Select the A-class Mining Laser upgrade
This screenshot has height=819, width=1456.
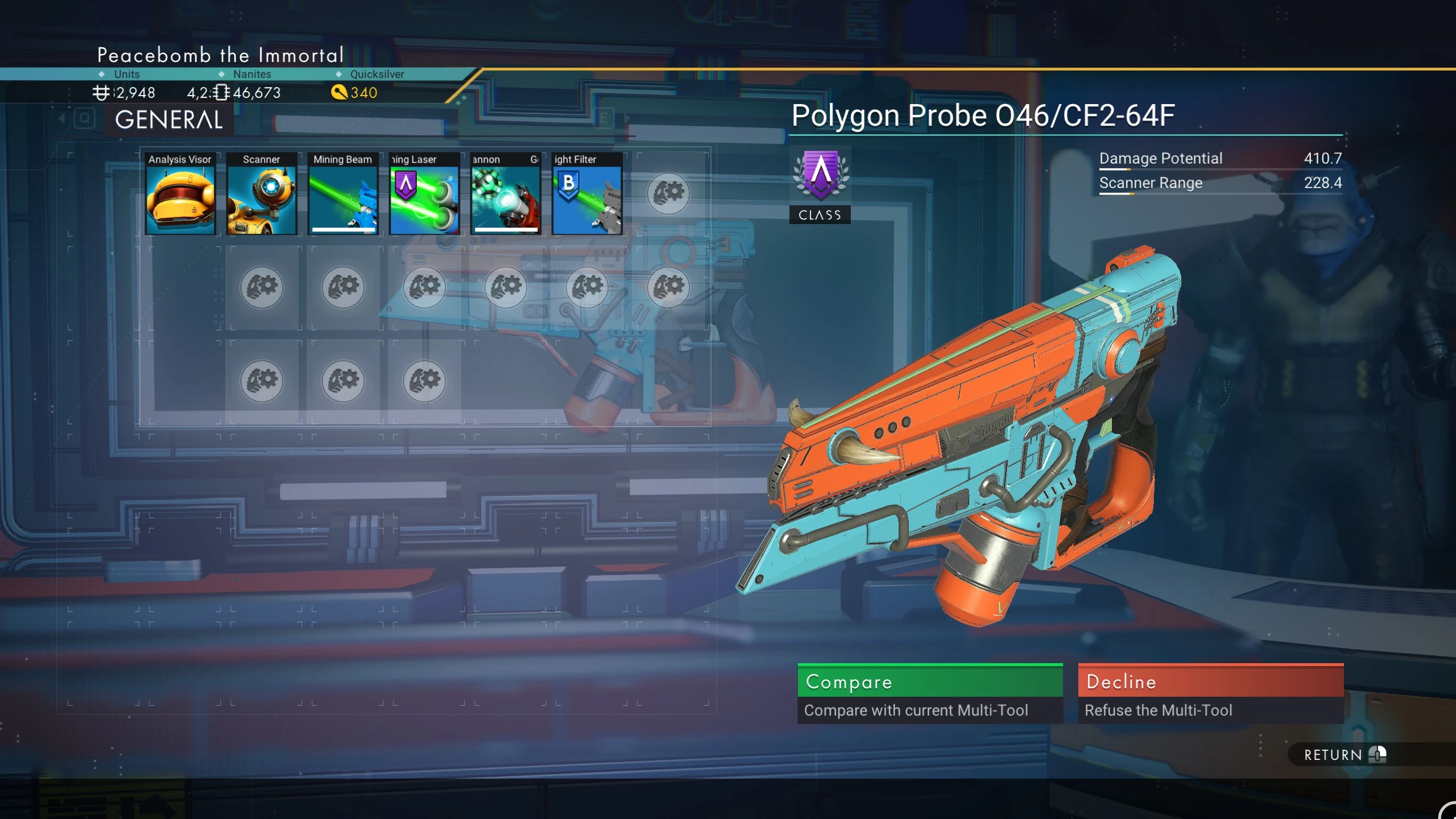point(424,194)
